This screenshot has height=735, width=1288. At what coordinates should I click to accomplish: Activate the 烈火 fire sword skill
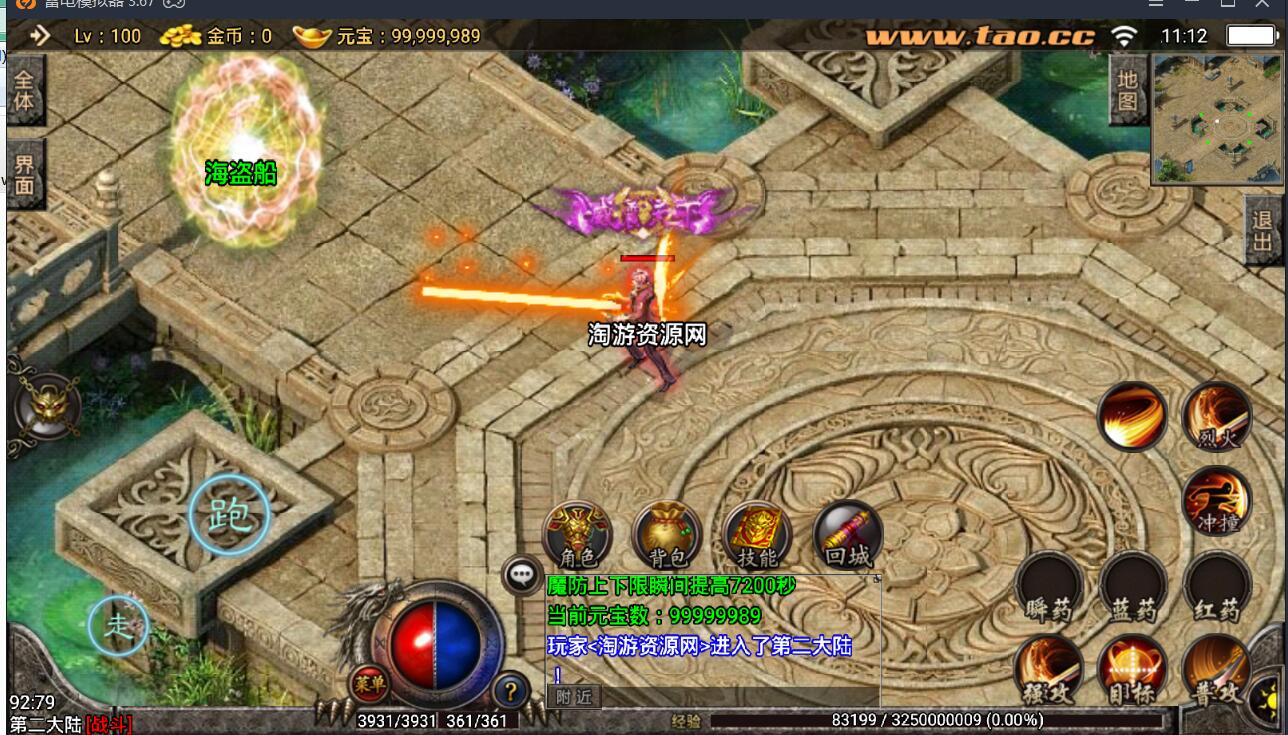[x=1216, y=417]
